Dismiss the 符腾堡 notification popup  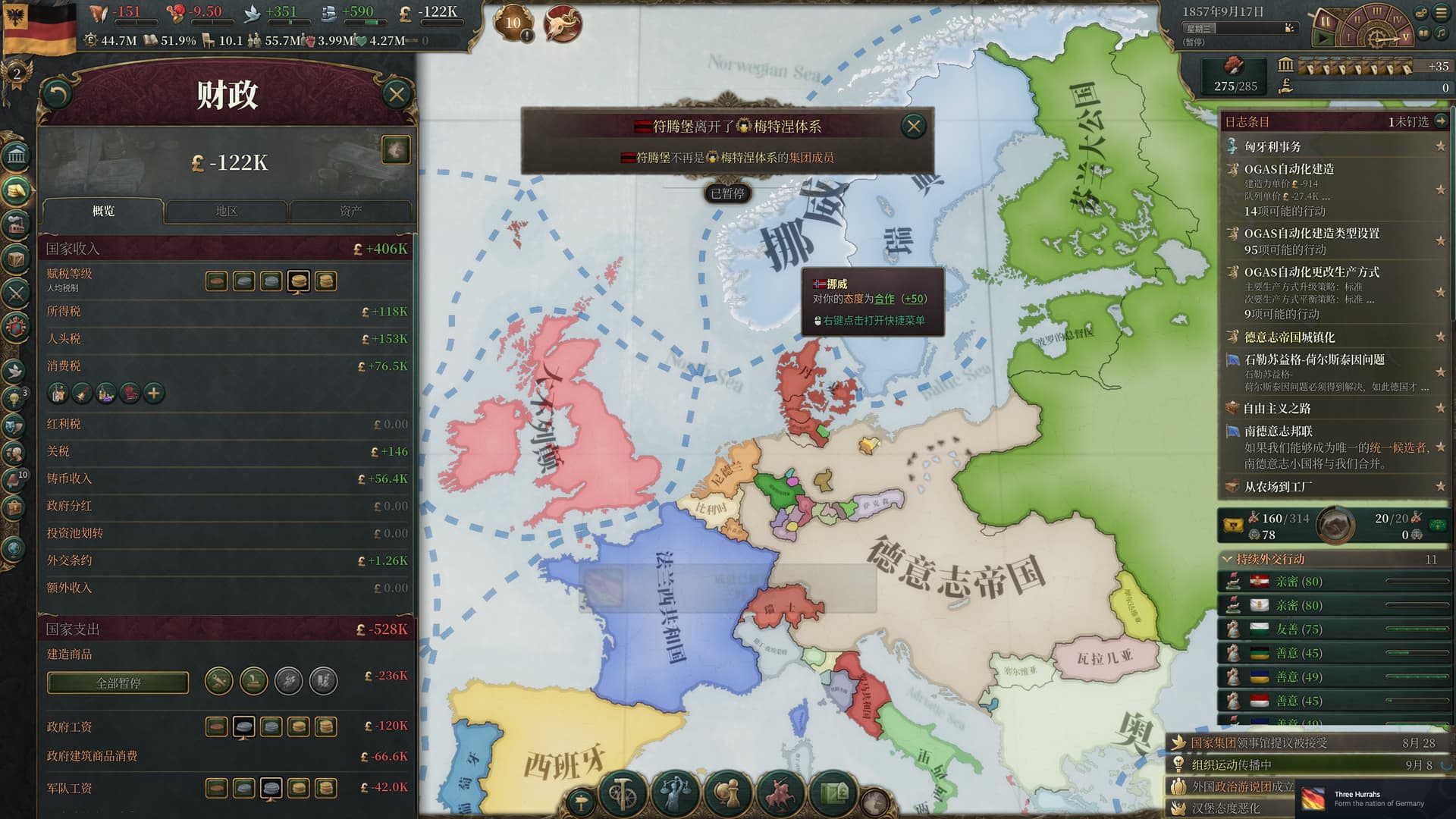(x=913, y=126)
